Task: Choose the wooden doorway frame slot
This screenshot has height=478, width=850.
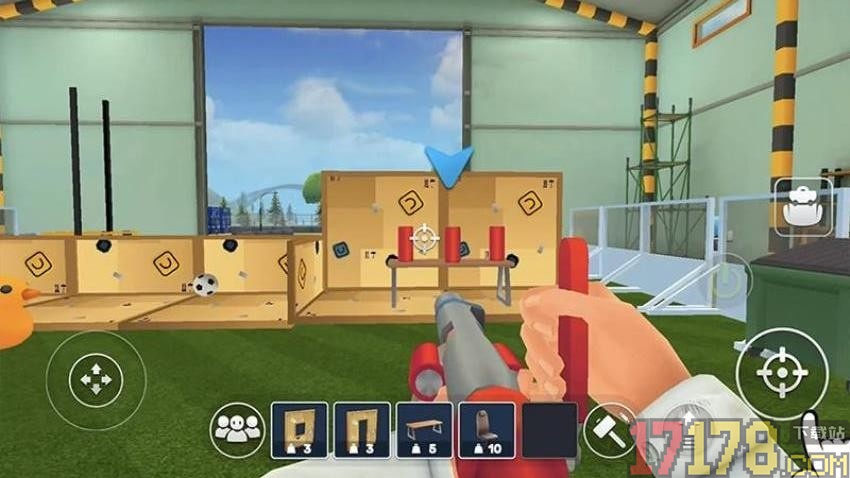Action: click(x=362, y=430)
